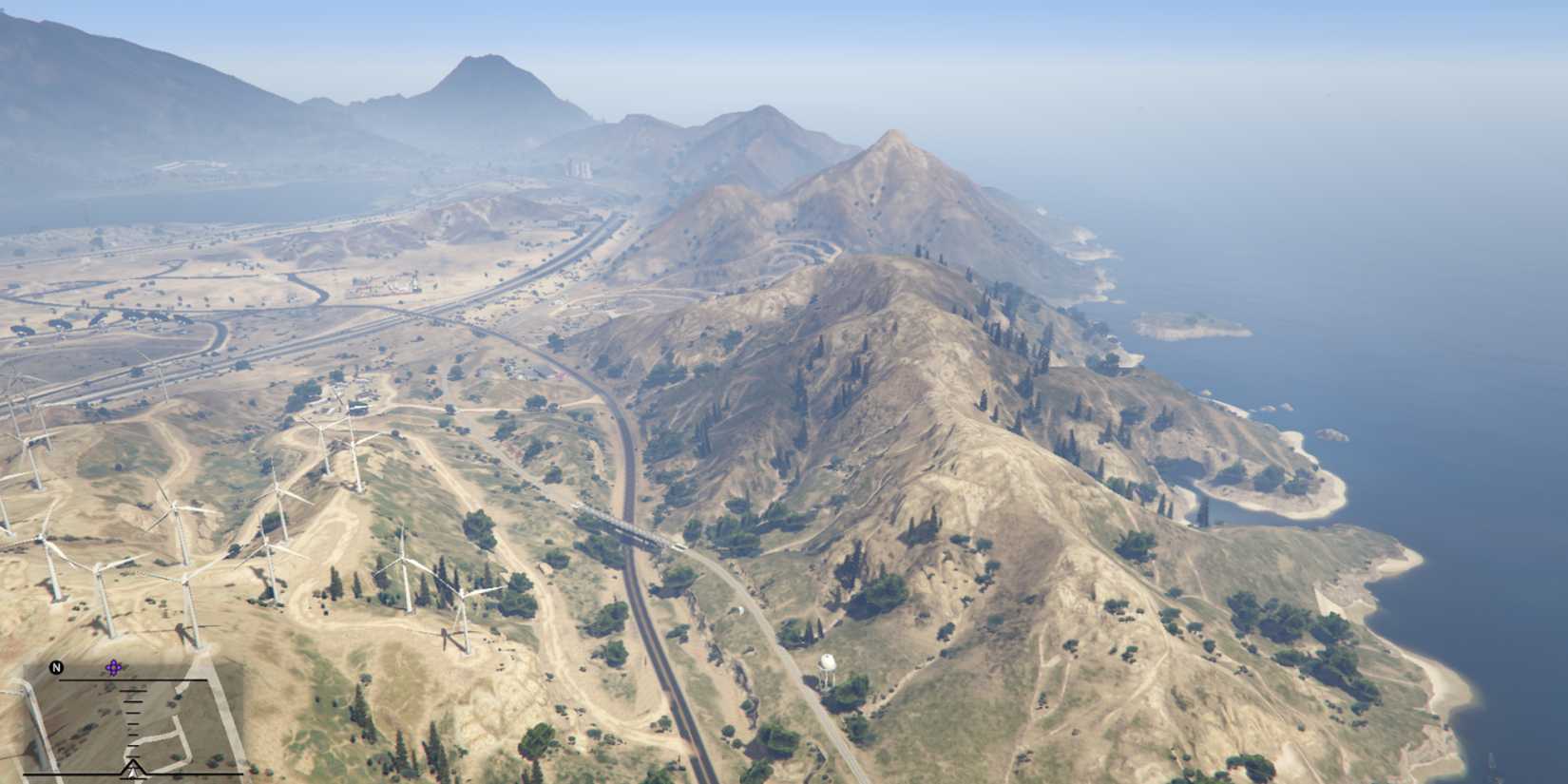The height and width of the screenshot is (784, 1568).
Task: Click the N compass icon on the minimap
Action: pos(55,666)
